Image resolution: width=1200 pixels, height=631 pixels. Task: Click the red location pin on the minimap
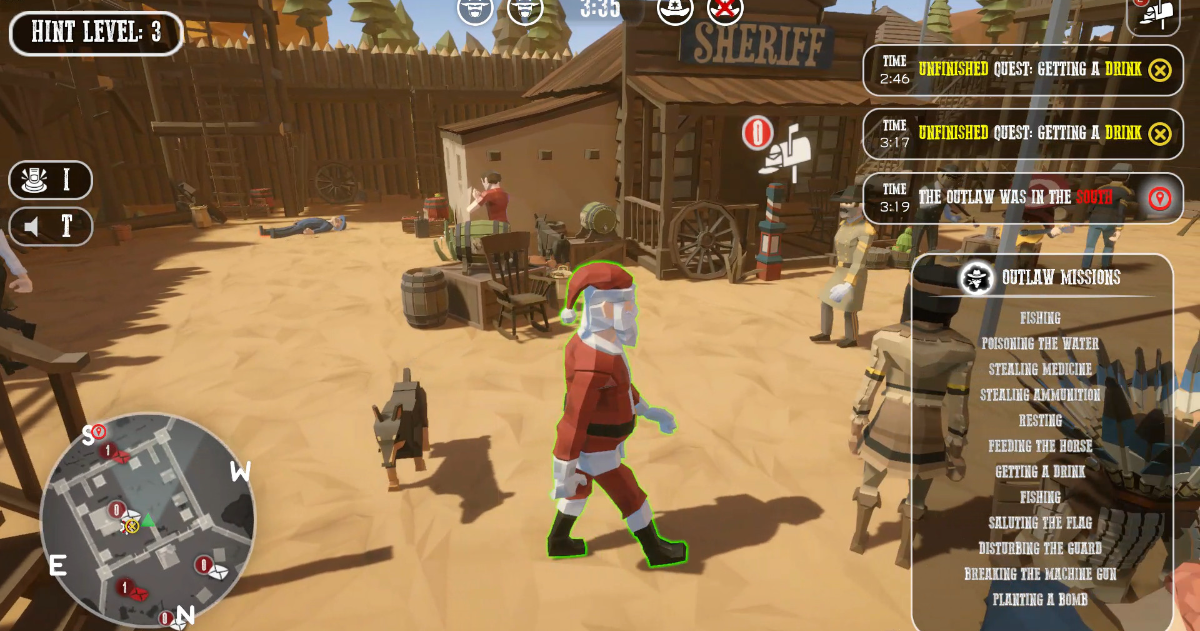click(99, 431)
